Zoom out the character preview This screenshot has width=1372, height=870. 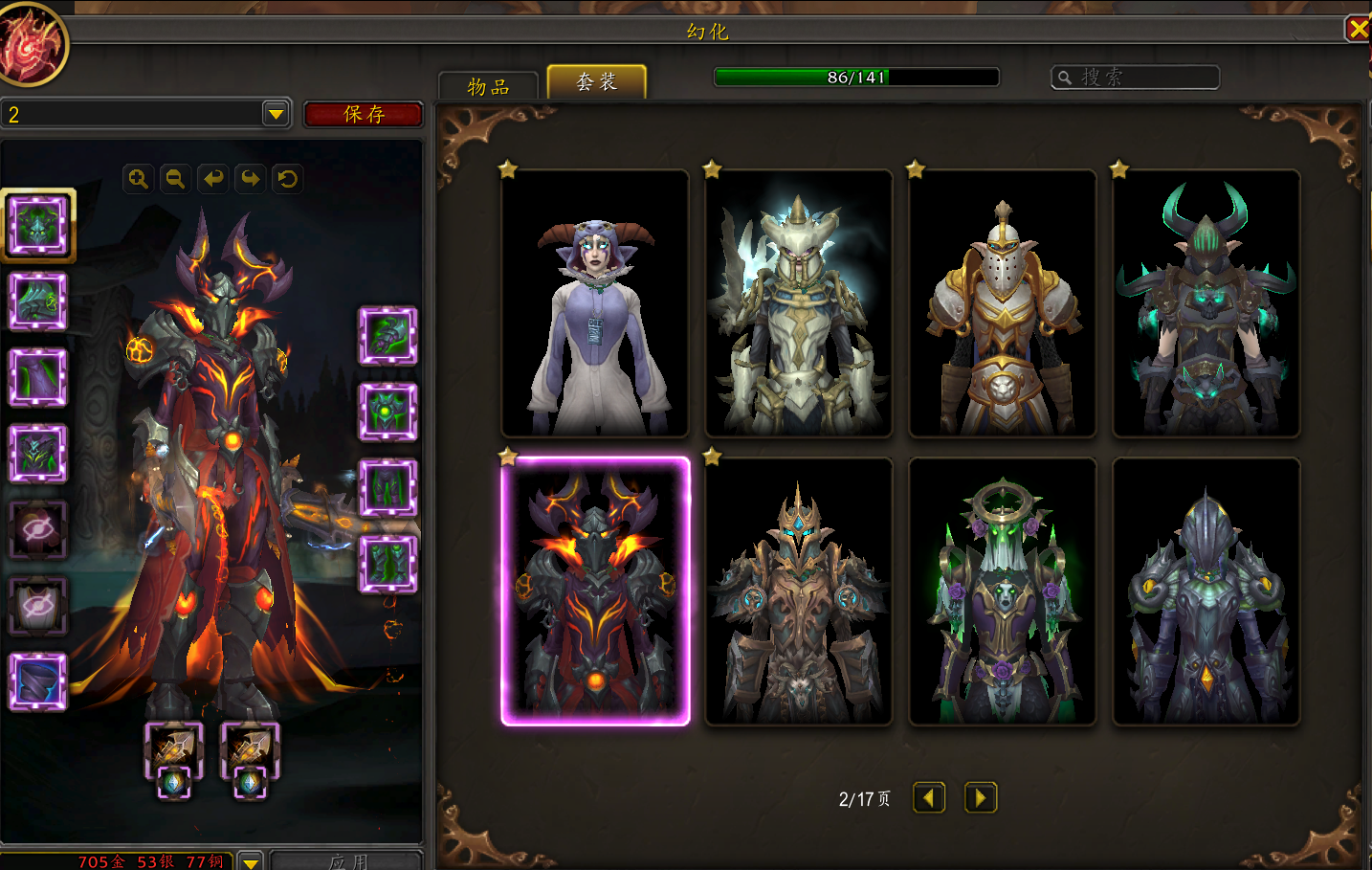click(175, 179)
